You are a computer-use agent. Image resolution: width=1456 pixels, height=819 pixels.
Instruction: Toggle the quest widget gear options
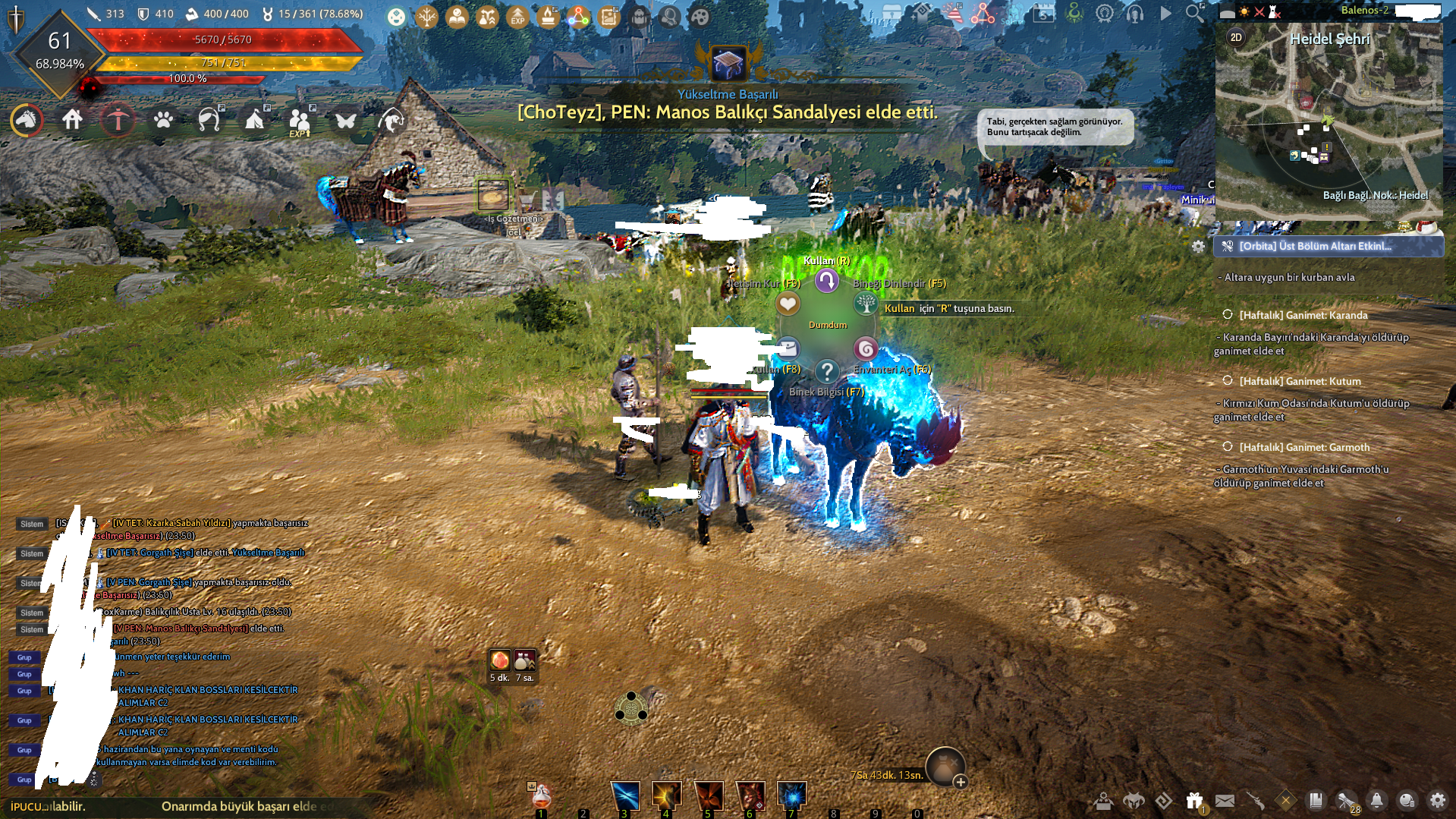coord(1198,247)
